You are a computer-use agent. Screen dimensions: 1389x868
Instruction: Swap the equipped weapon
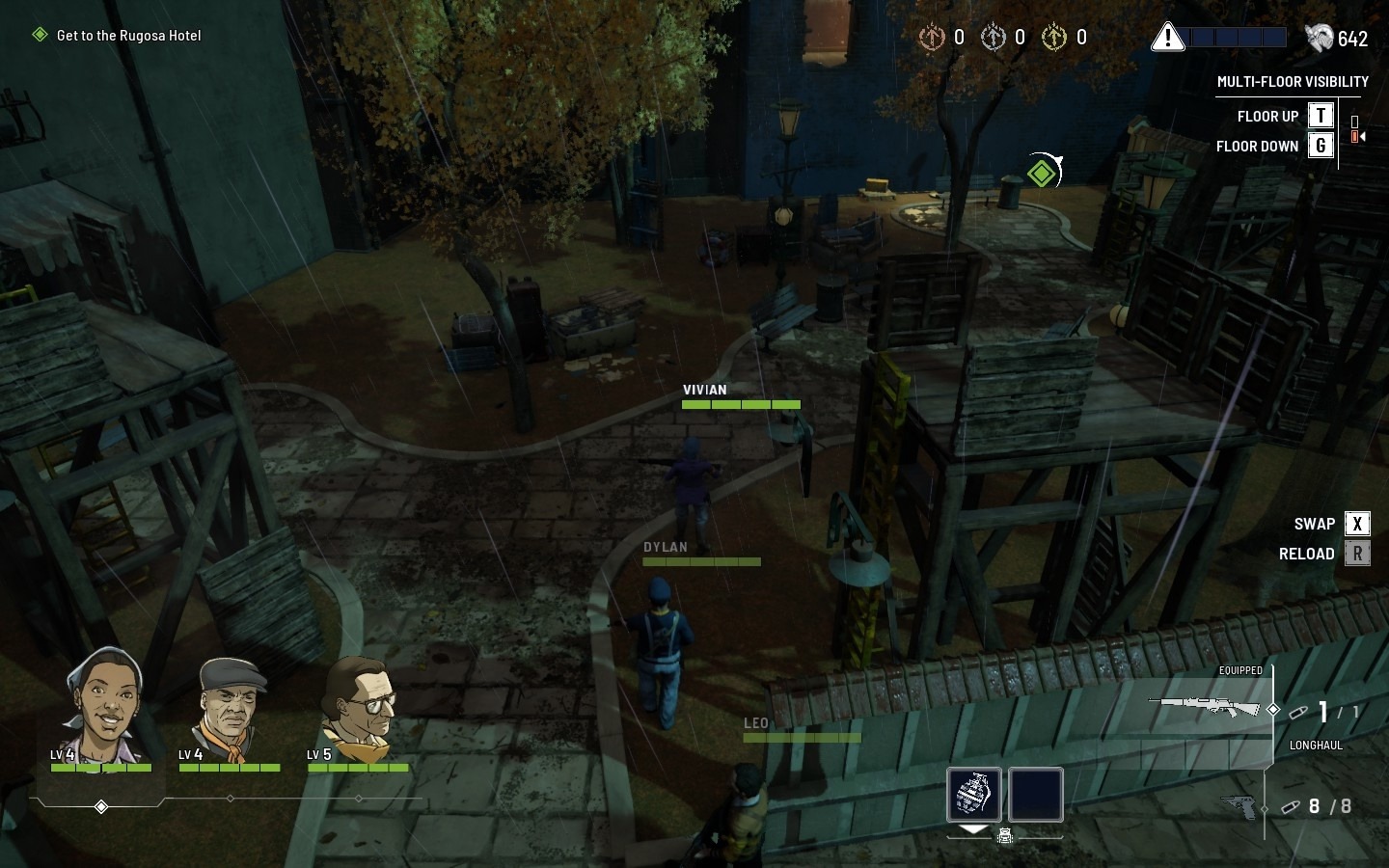pyautogui.click(x=1356, y=524)
